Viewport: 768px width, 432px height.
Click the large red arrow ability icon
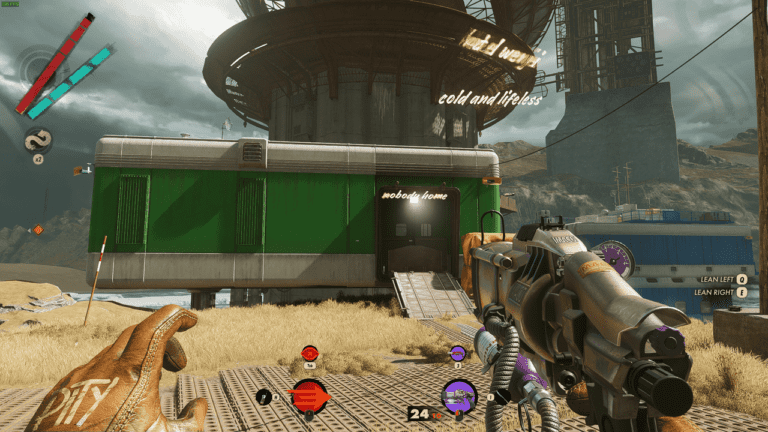309,395
